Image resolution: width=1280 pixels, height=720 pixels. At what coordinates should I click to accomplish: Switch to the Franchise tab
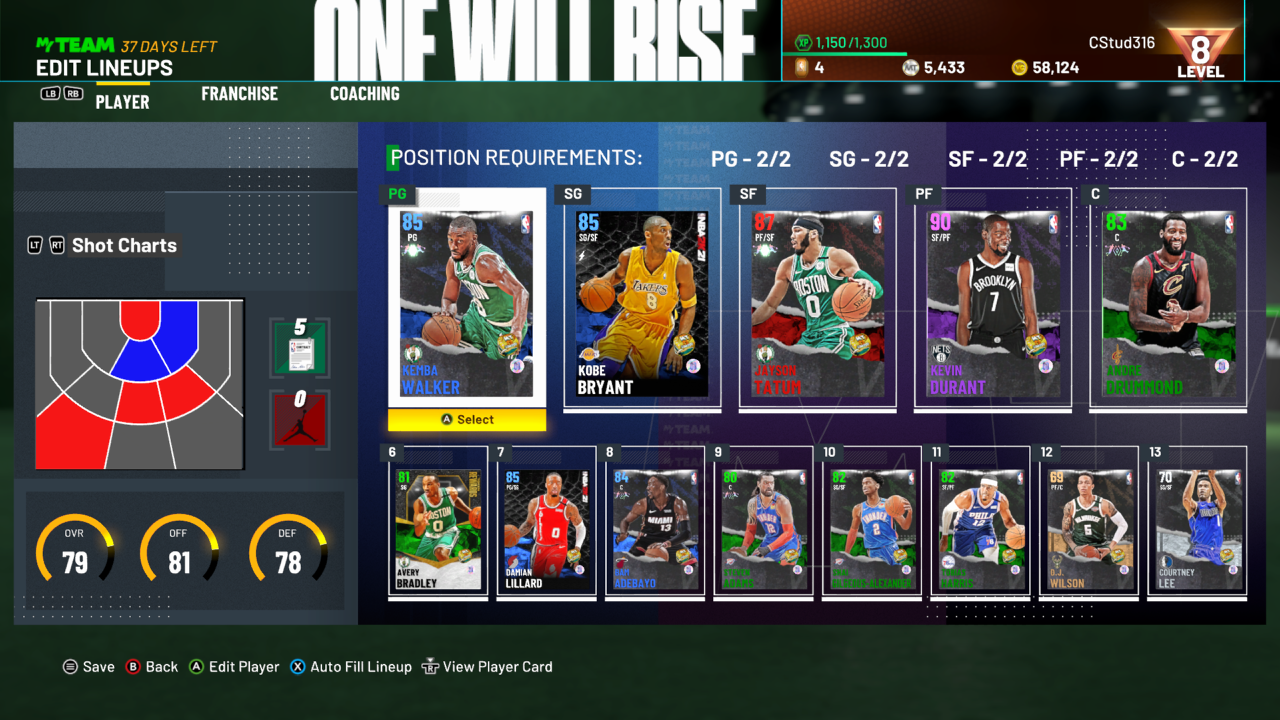(239, 93)
